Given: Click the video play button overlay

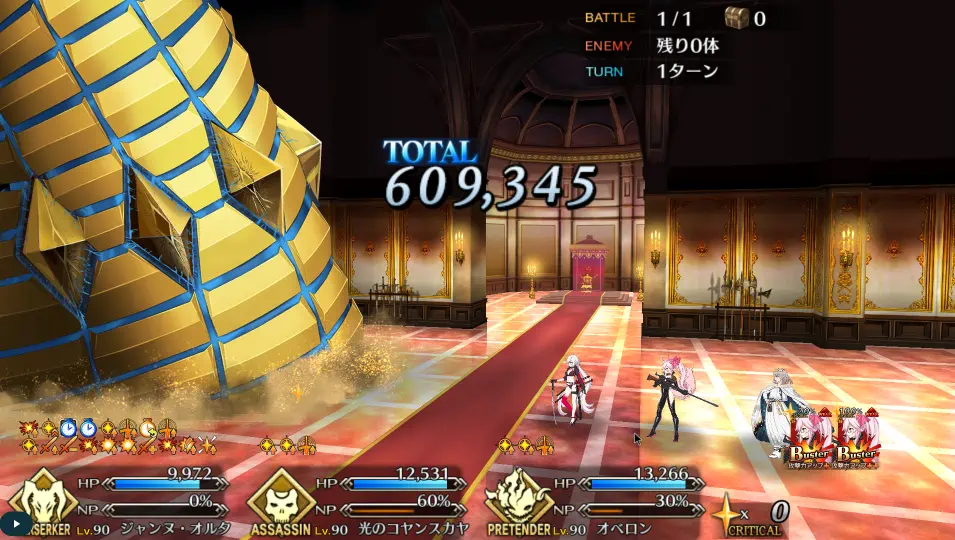Looking at the screenshot, I should [15, 523].
